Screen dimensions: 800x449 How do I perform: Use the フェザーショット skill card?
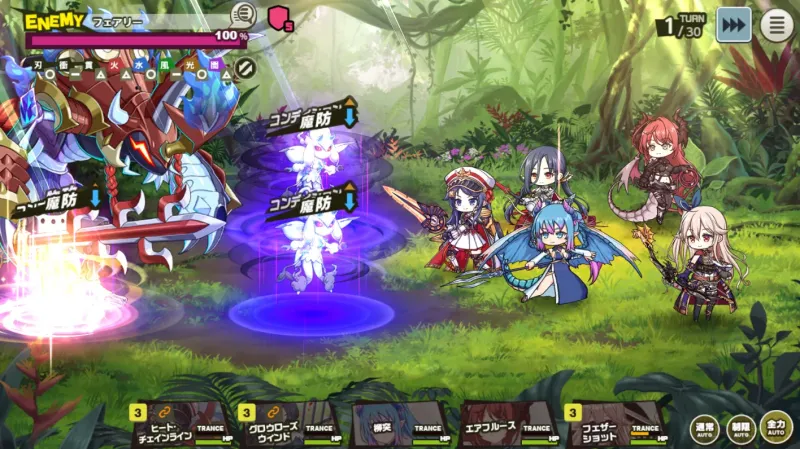pyautogui.click(x=616, y=424)
